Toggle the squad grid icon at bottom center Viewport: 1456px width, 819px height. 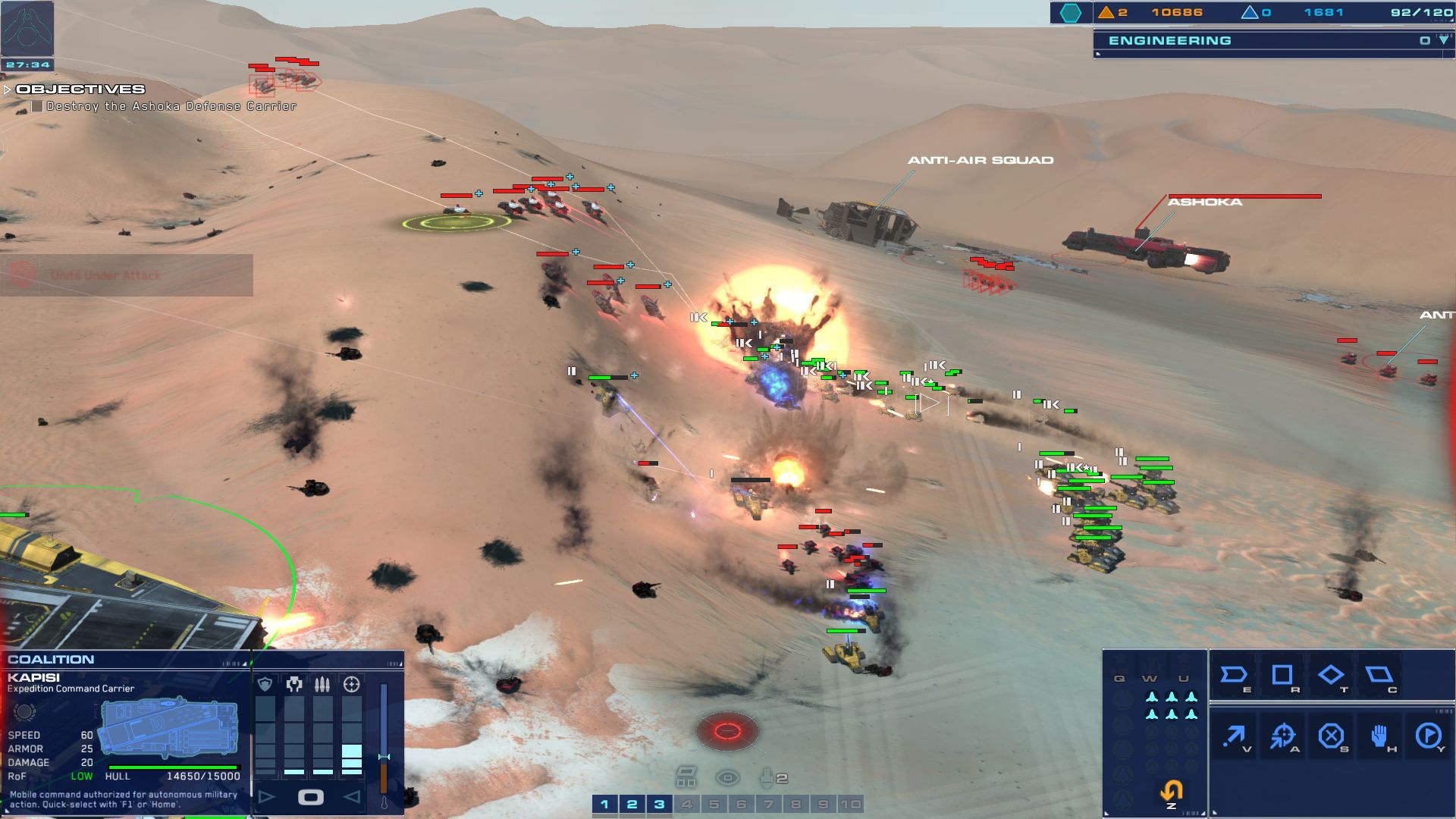coord(688,777)
